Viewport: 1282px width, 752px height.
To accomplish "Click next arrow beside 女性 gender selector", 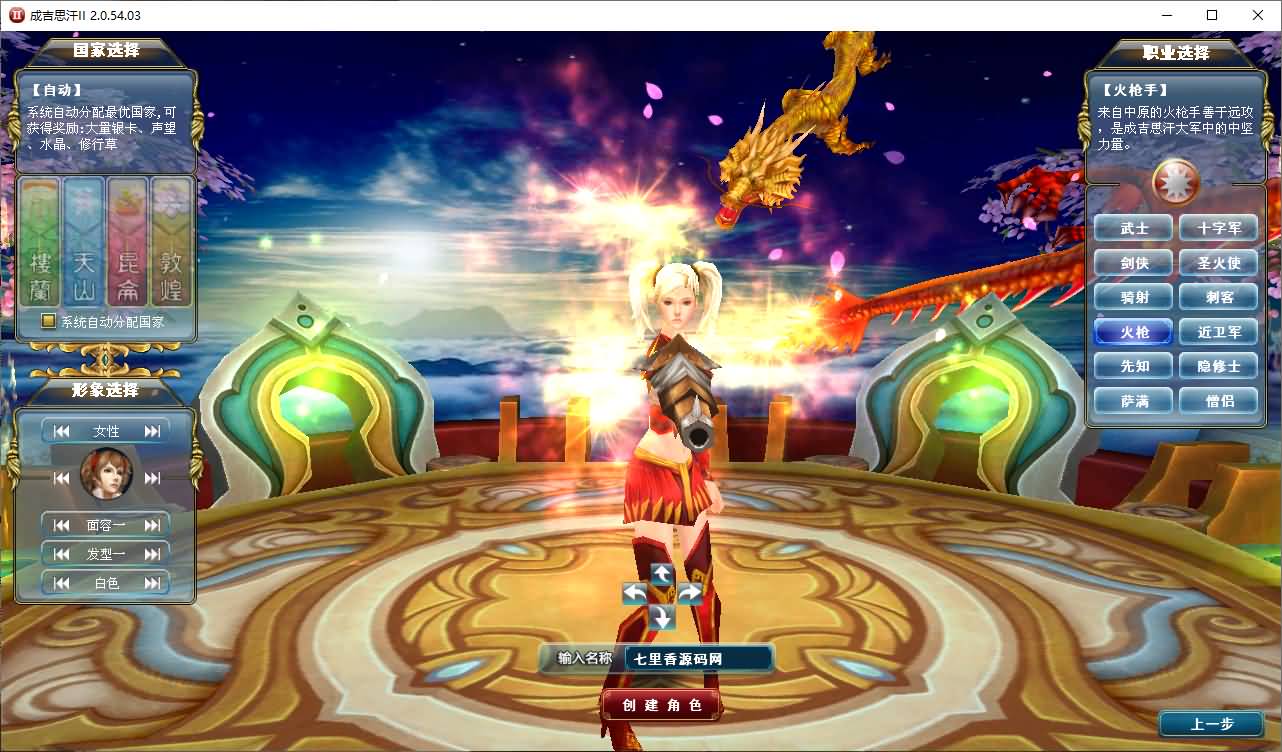I will [150, 430].
